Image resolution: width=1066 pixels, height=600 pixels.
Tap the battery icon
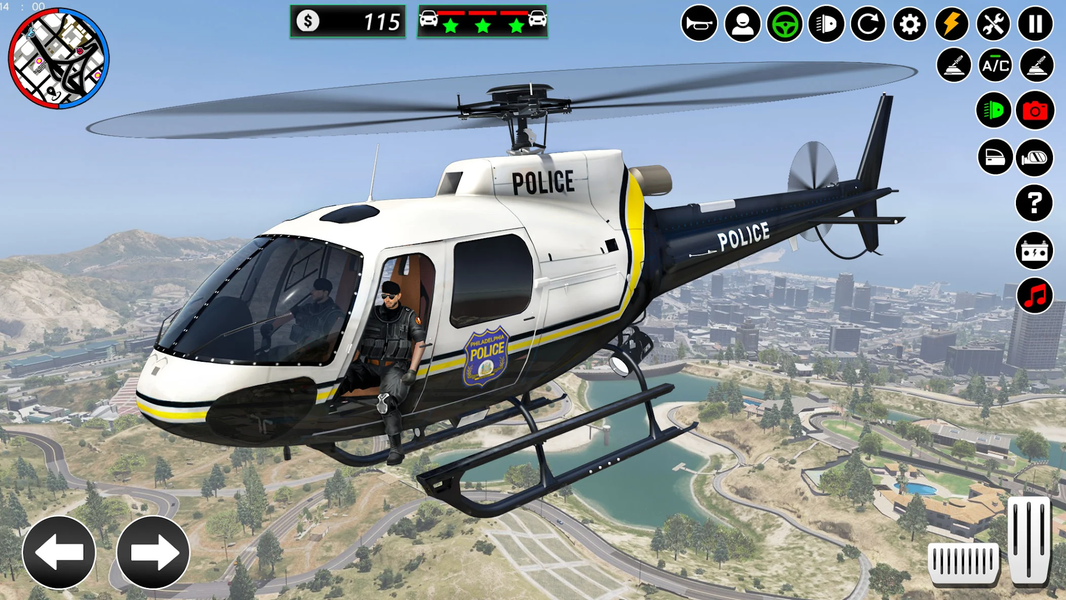1034,250
